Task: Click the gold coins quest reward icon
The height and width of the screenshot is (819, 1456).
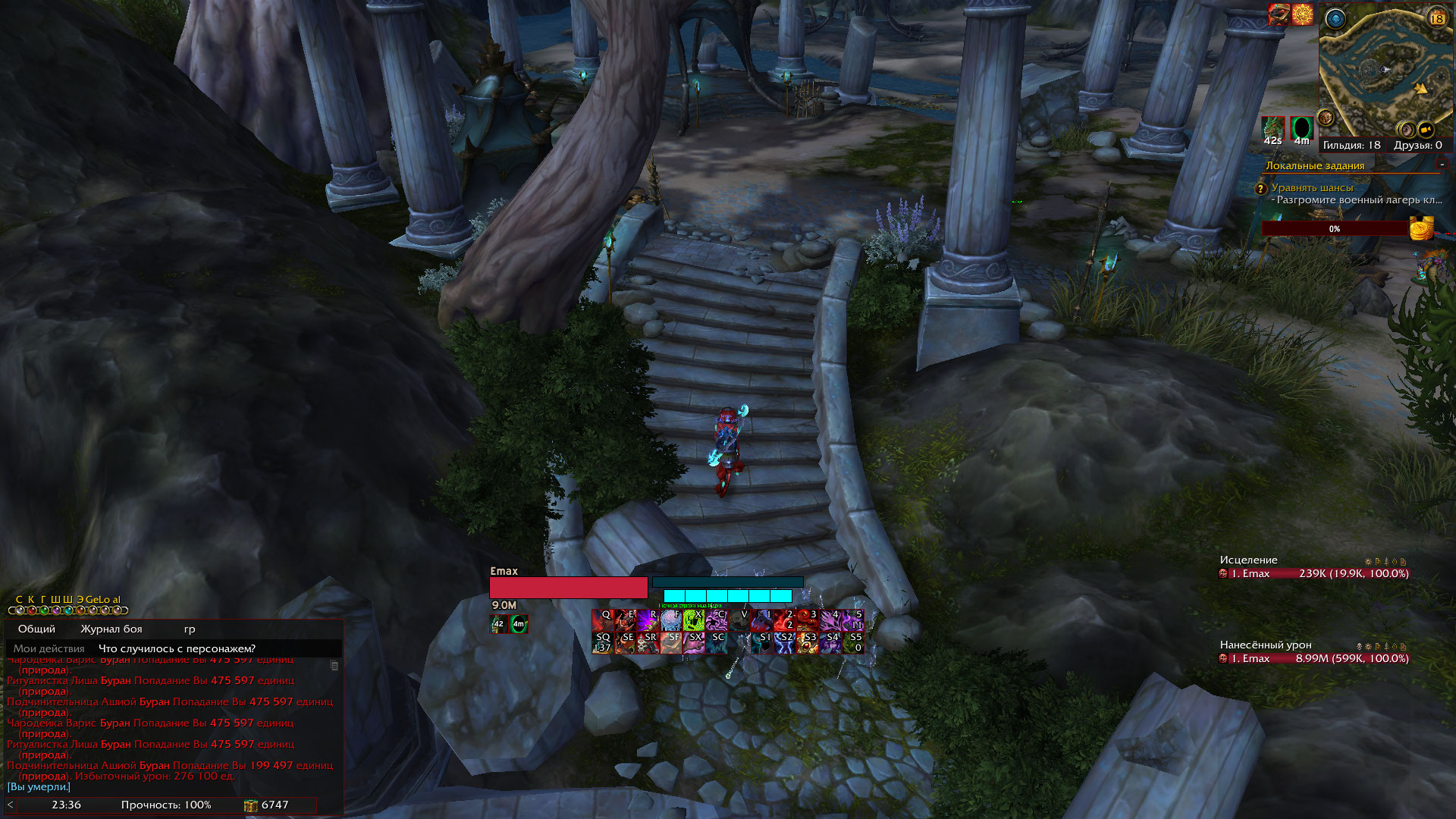Action: point(1422,227)
